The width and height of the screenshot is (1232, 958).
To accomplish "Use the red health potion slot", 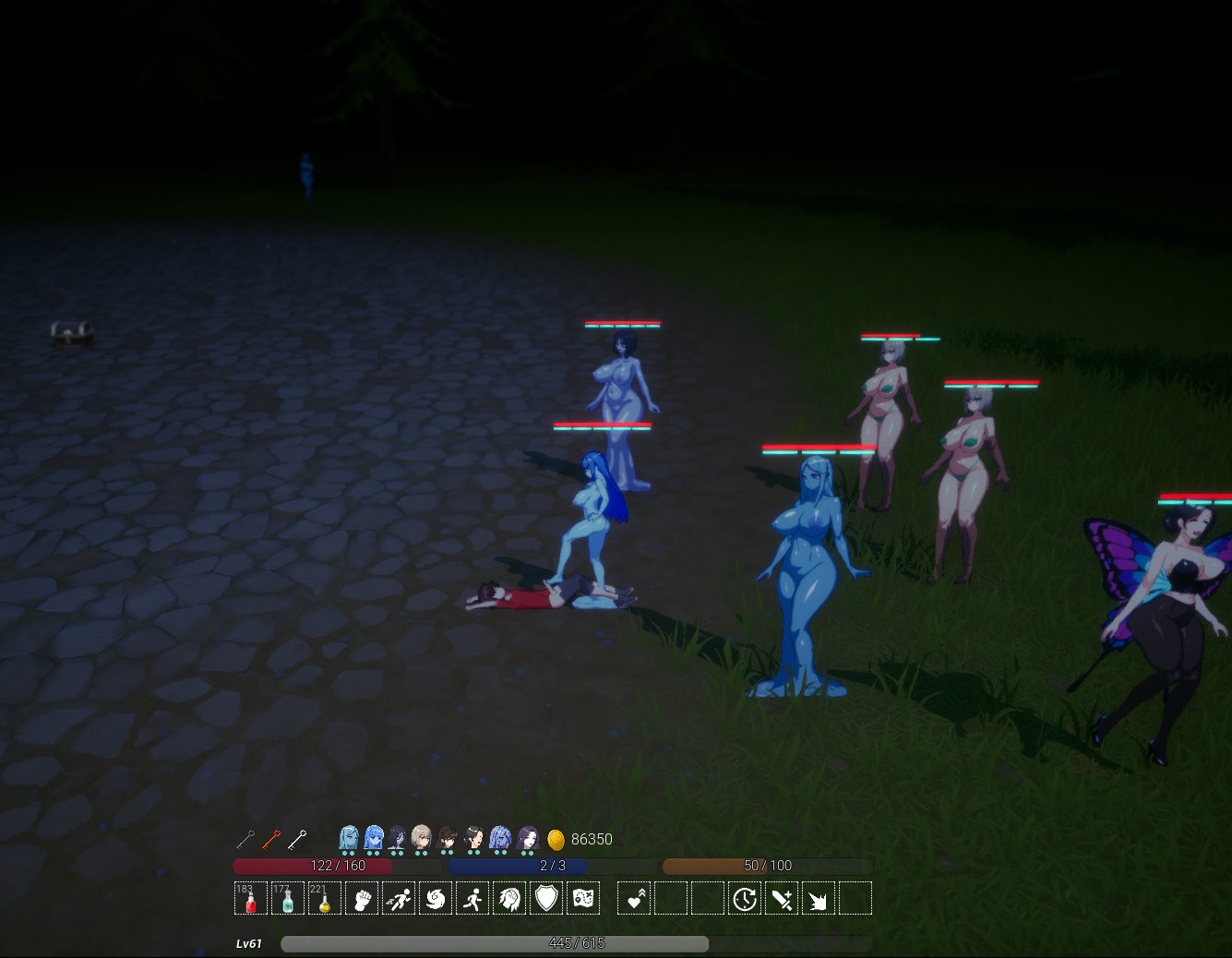I will click(250, 898).
